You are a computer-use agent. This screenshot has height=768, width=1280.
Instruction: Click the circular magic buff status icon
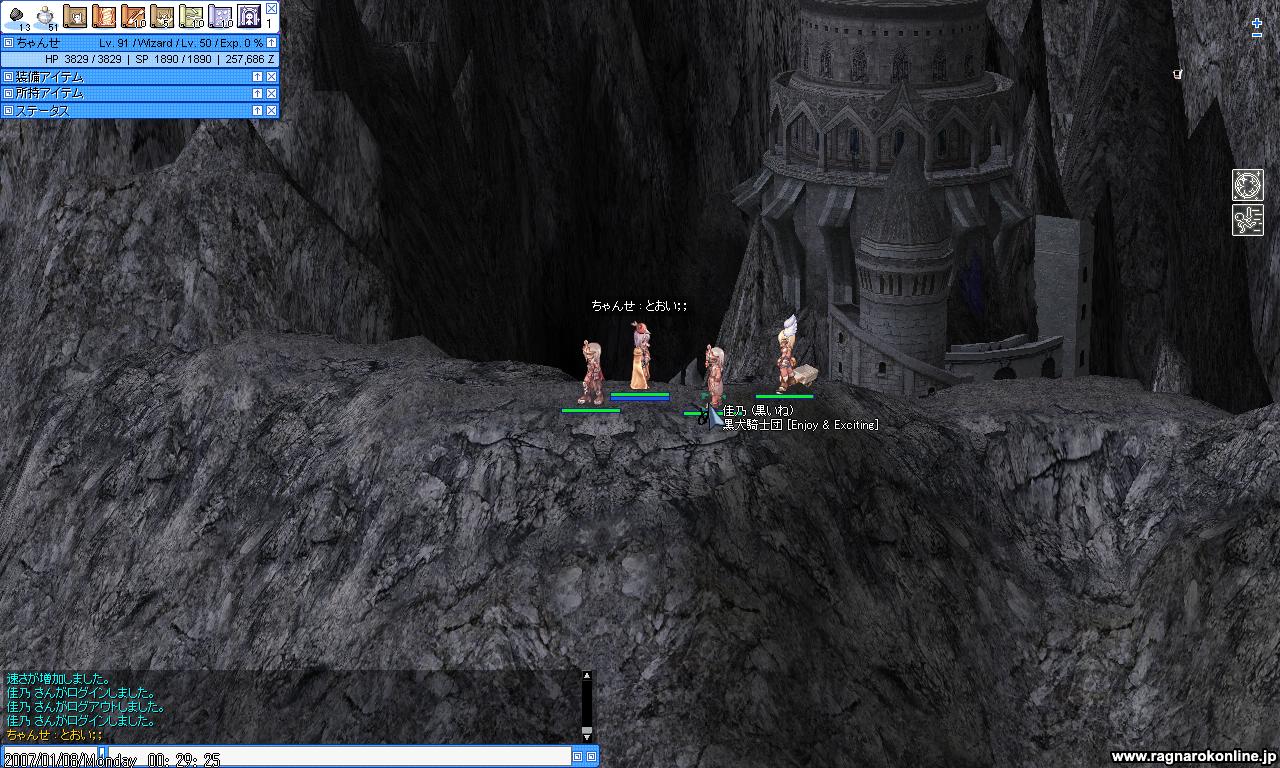click(1248, 185)
